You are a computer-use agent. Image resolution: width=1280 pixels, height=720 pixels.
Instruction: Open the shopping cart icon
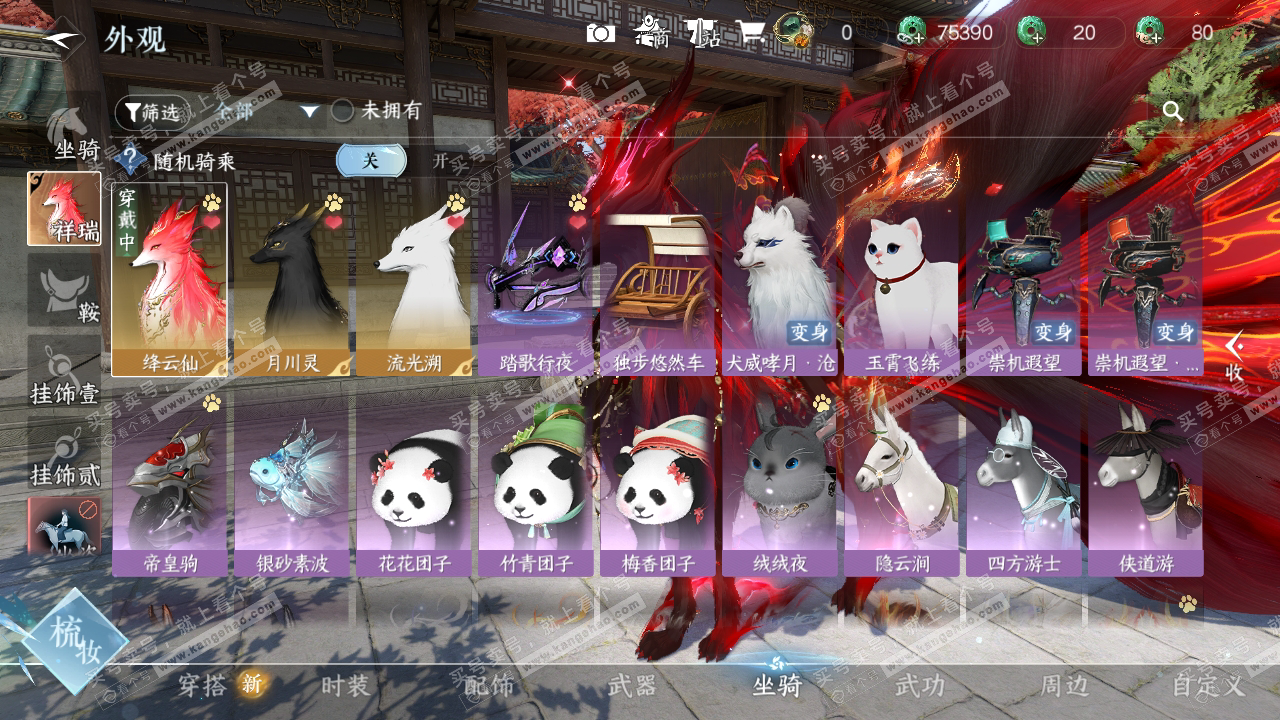pos(750,33)
